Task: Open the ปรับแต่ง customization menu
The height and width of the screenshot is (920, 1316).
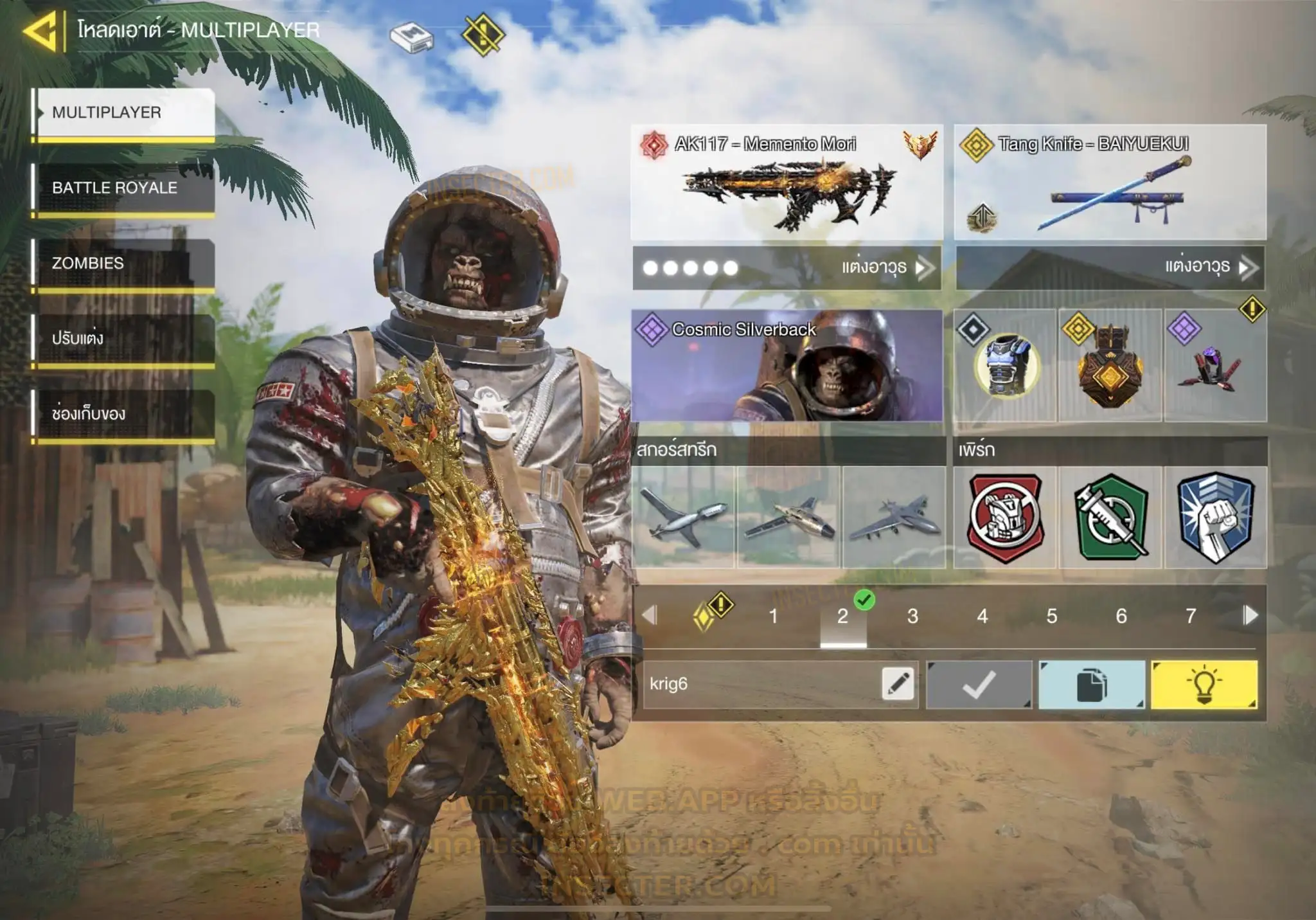Action: point(123,339)
